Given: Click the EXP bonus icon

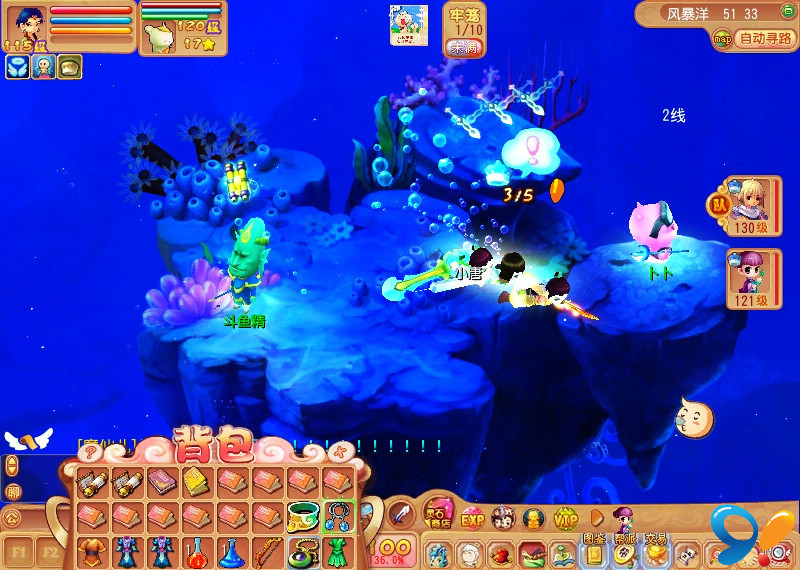Looking at the screenshot, I should pyautogui.click(x=472, y=518).
